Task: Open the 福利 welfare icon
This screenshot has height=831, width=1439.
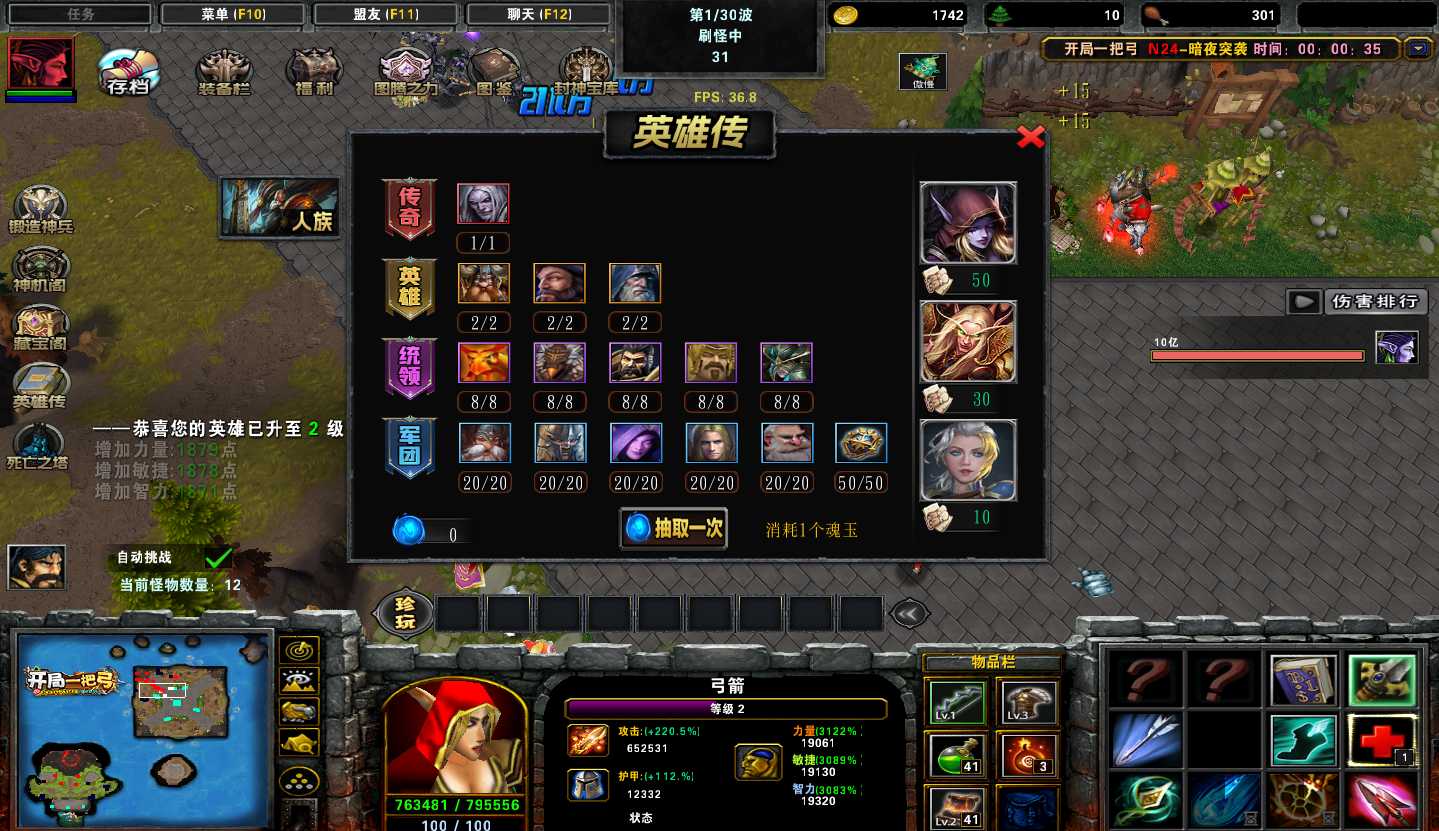Action: 313,72
